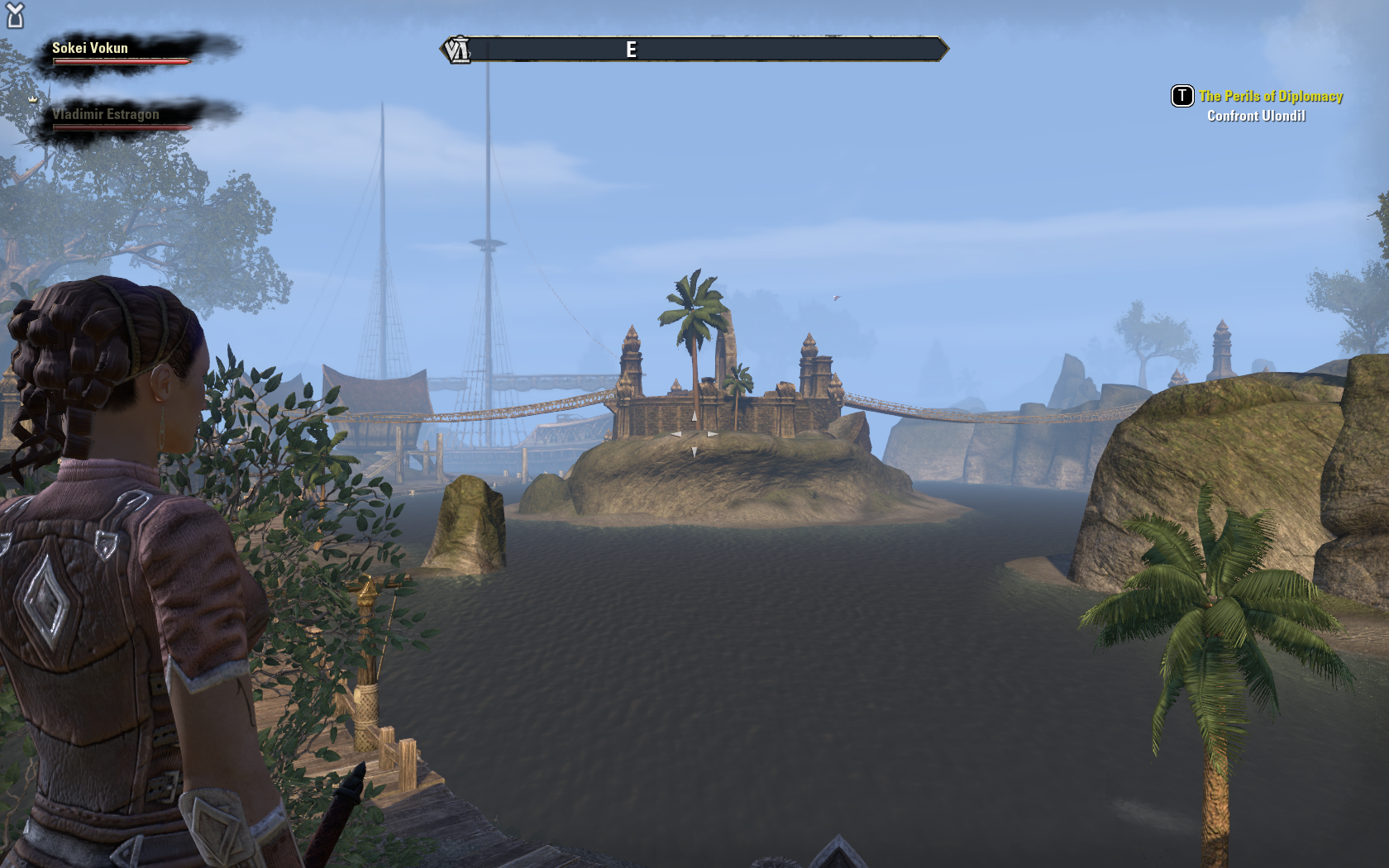Select The Perils of Diplomacy quest tracker

point(1270,97)
